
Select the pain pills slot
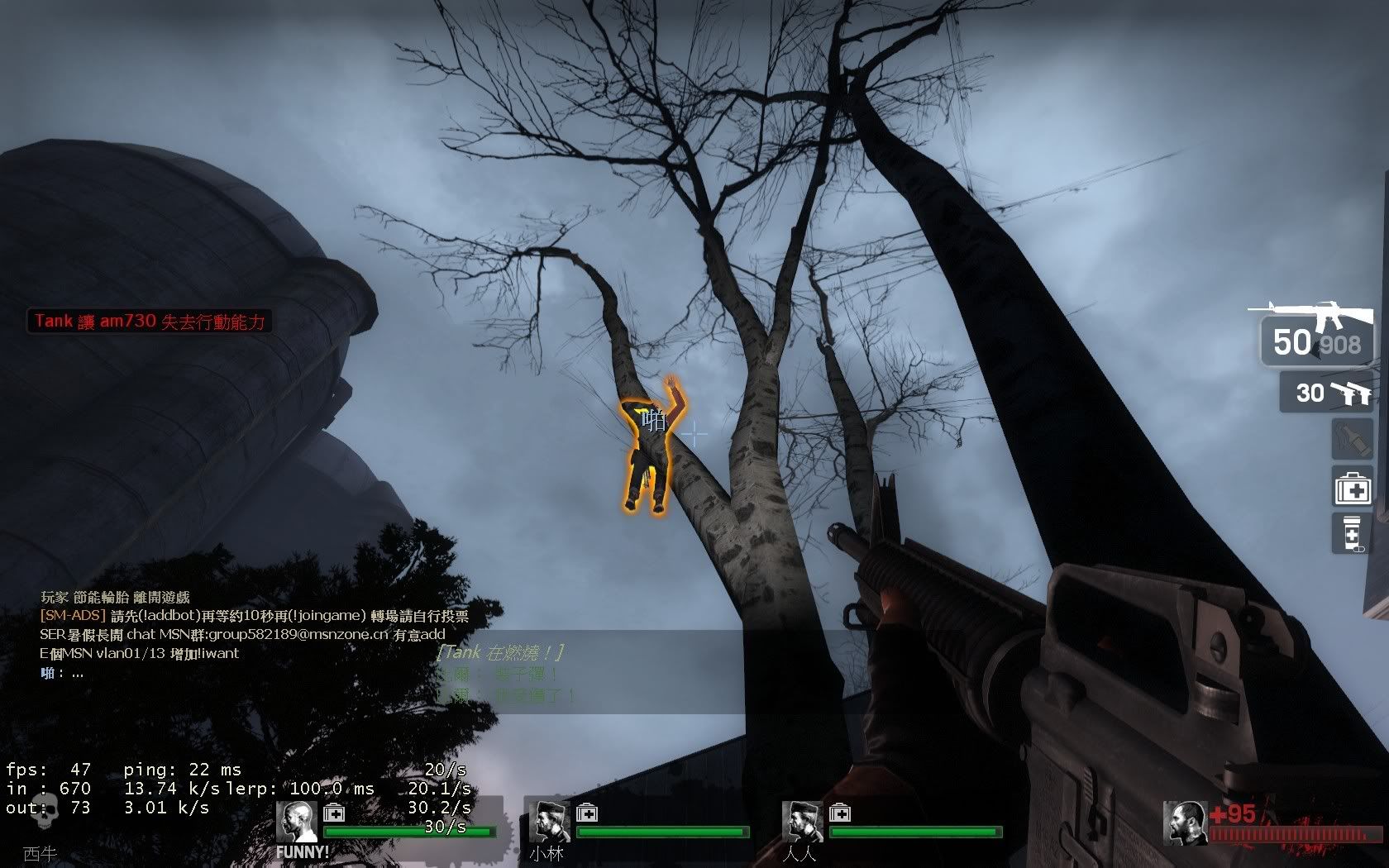coord(1353,533)
